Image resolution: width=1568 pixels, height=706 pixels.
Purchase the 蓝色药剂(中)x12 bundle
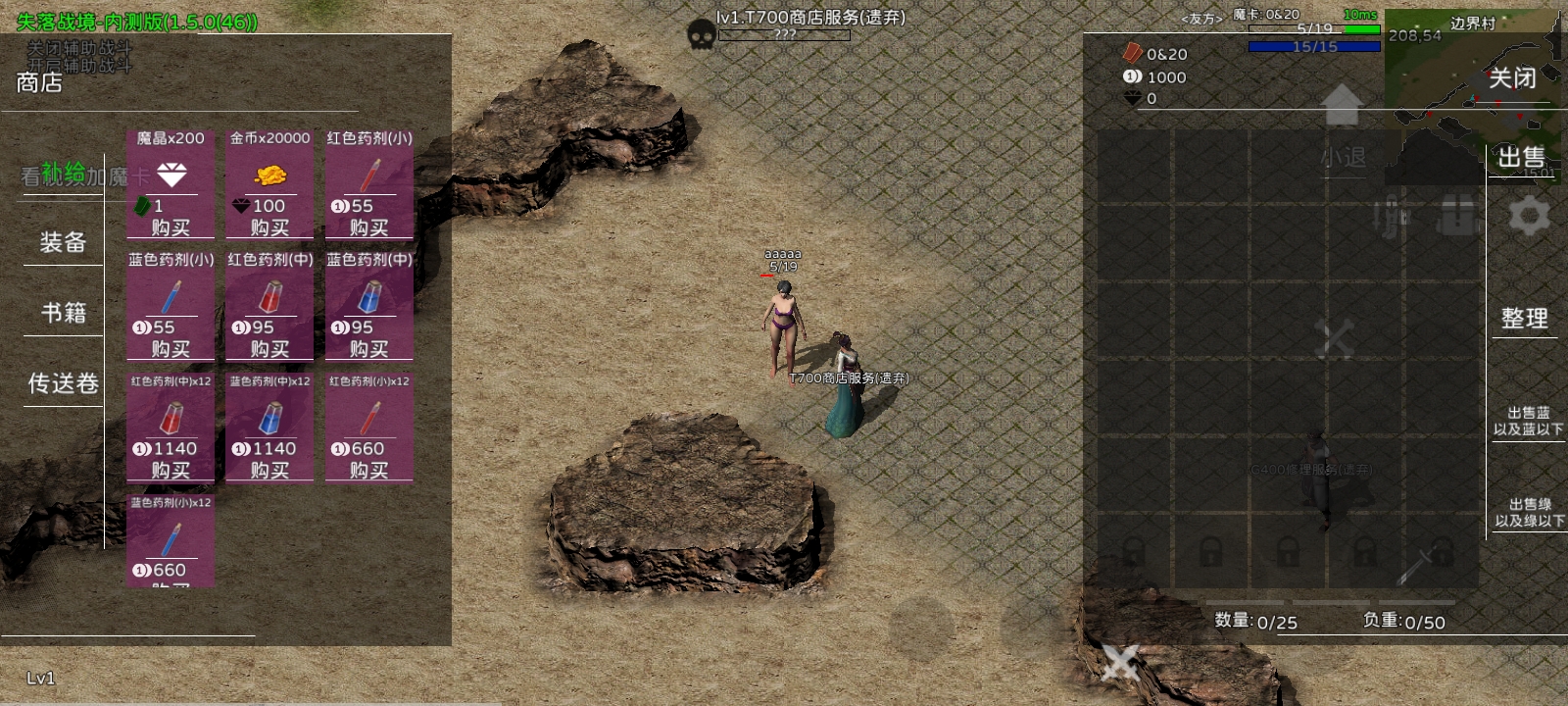[269, 471]
